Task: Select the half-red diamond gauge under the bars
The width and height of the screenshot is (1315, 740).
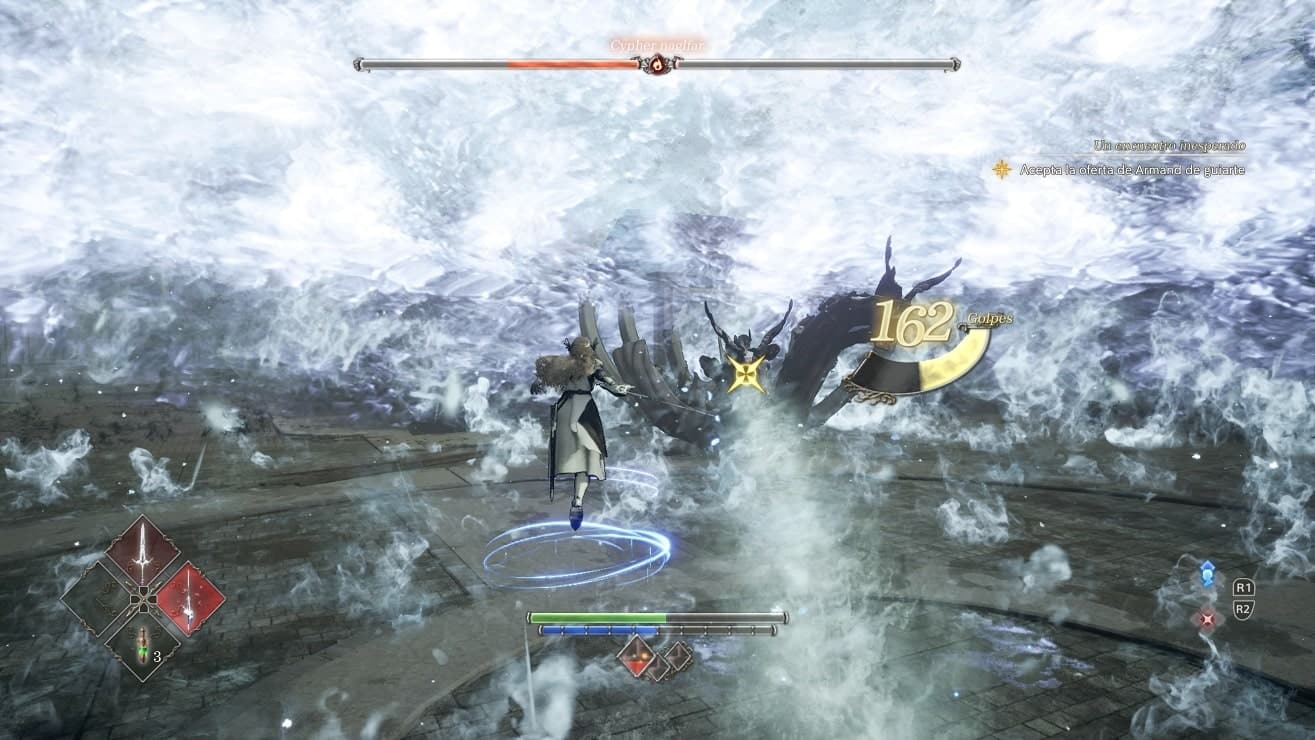Action: [x=637, y=656]
